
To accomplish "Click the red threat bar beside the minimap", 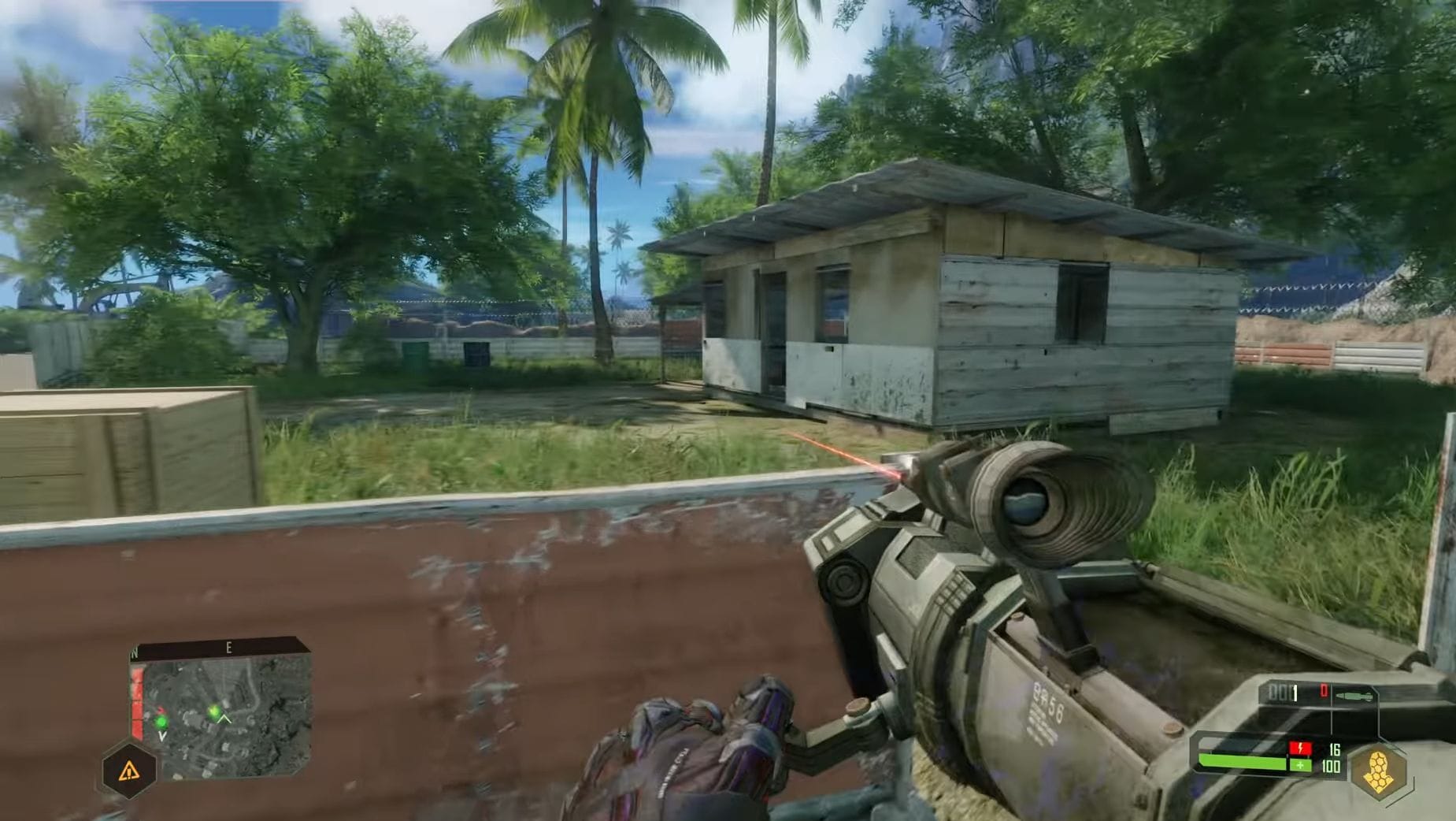I will [137, 703].
